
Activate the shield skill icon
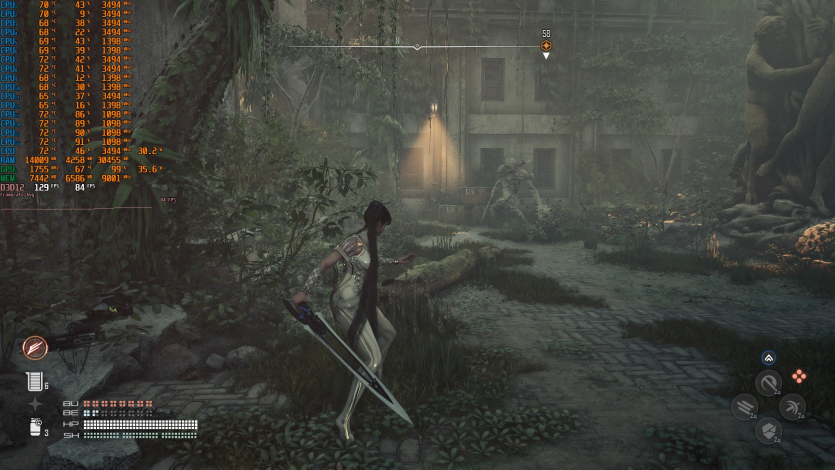(x=768, y=430)
